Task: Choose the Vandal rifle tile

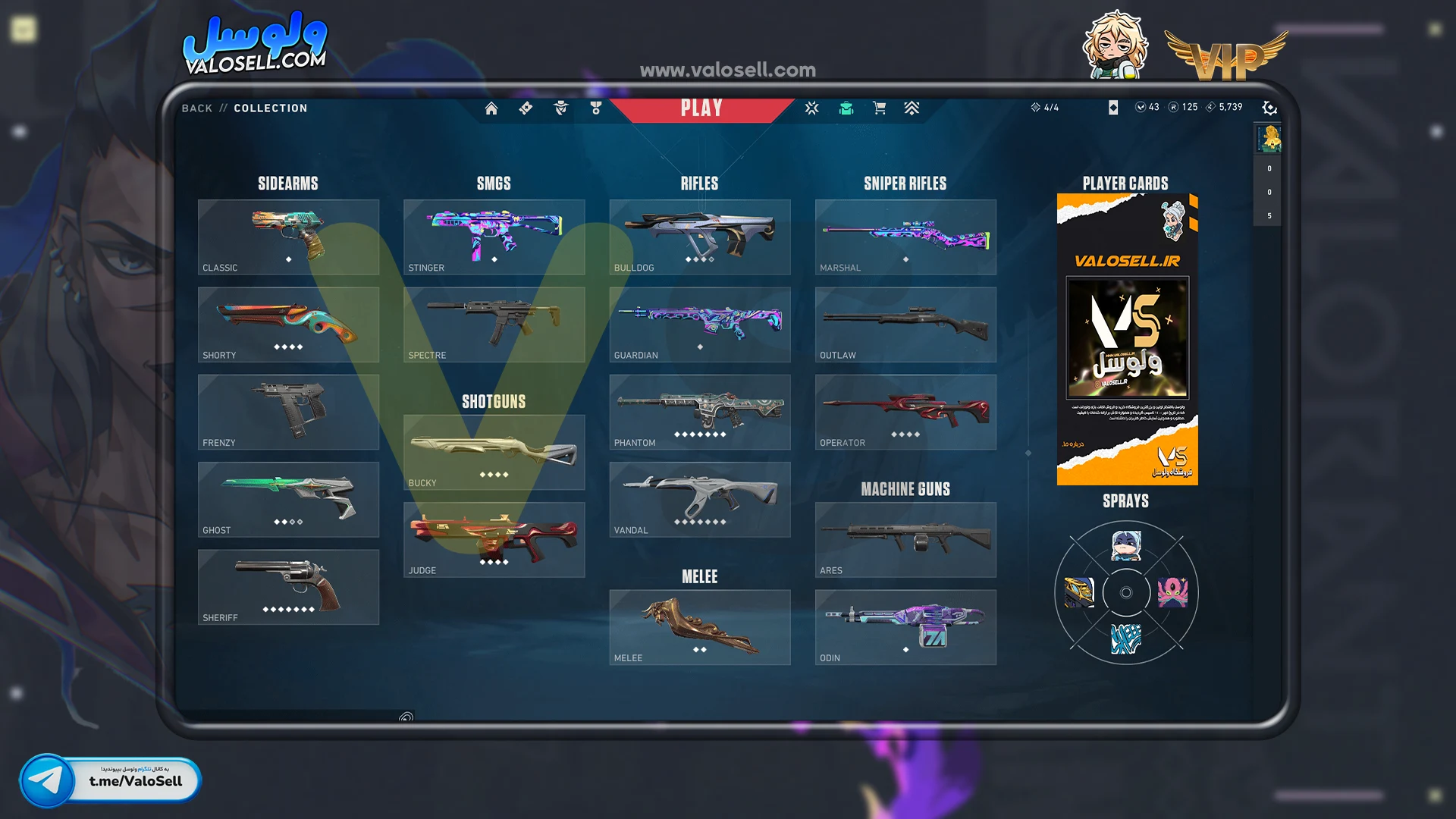Action: (699, 500)
